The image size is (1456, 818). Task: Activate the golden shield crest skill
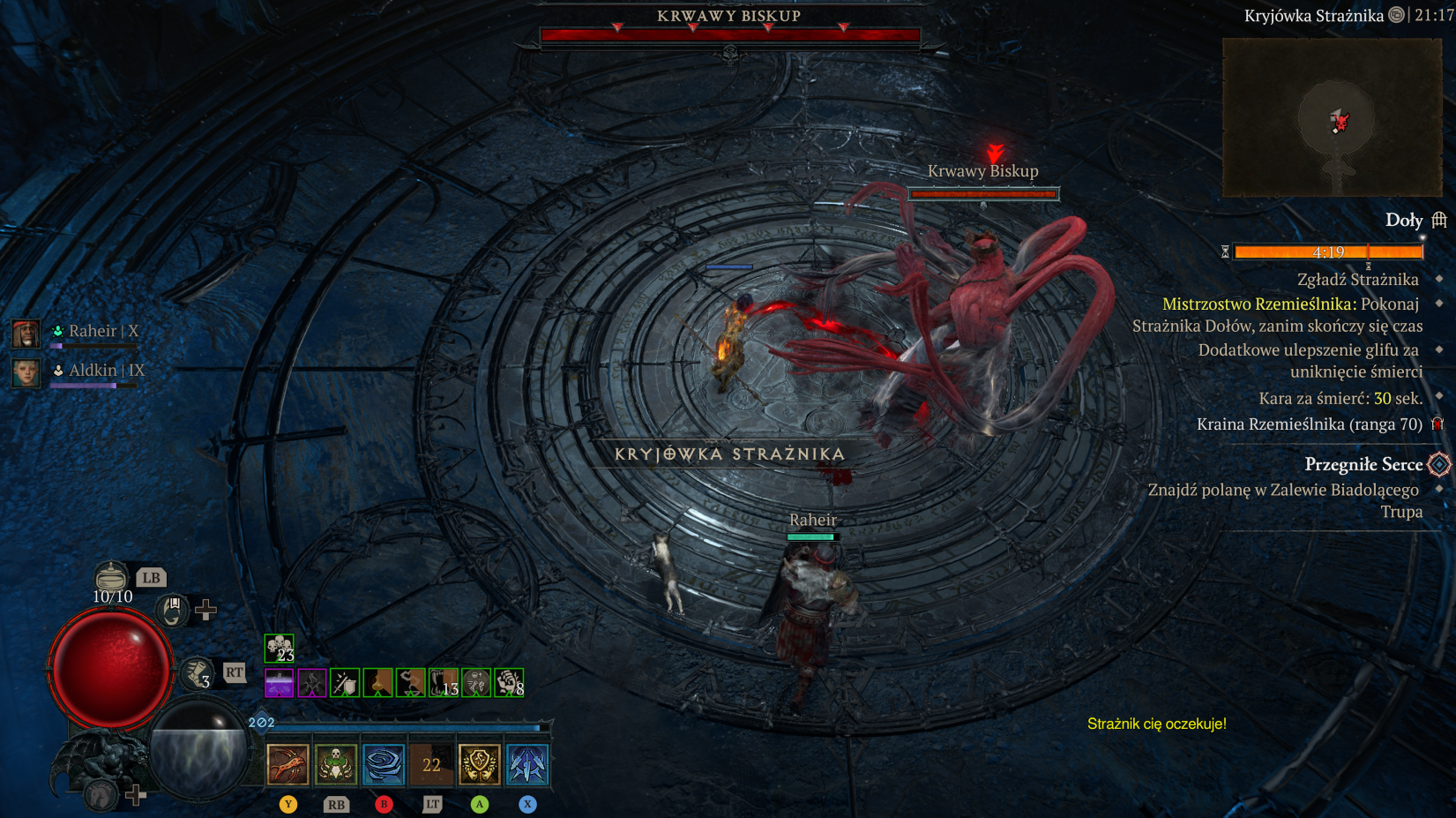click(479, 764)
